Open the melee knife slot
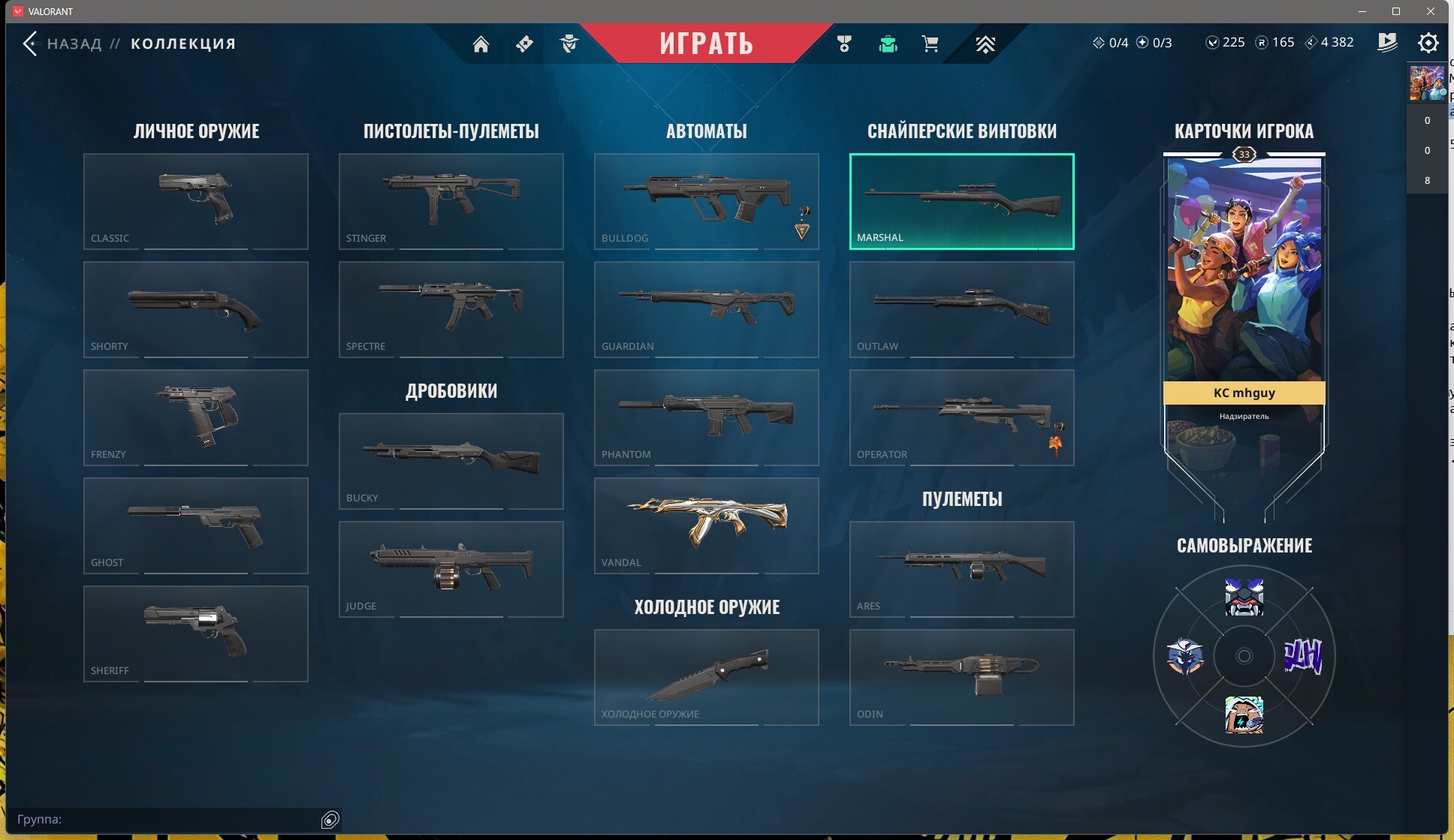Viewport: 1454px width, 840px height. click(706, 676)
